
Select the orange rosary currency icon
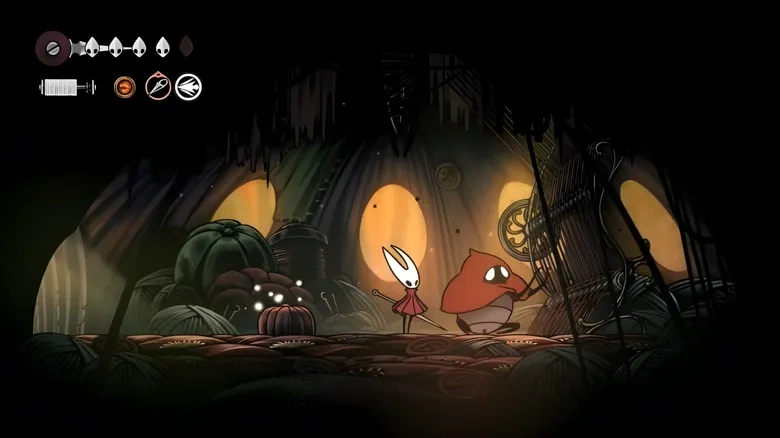point(125,87)
